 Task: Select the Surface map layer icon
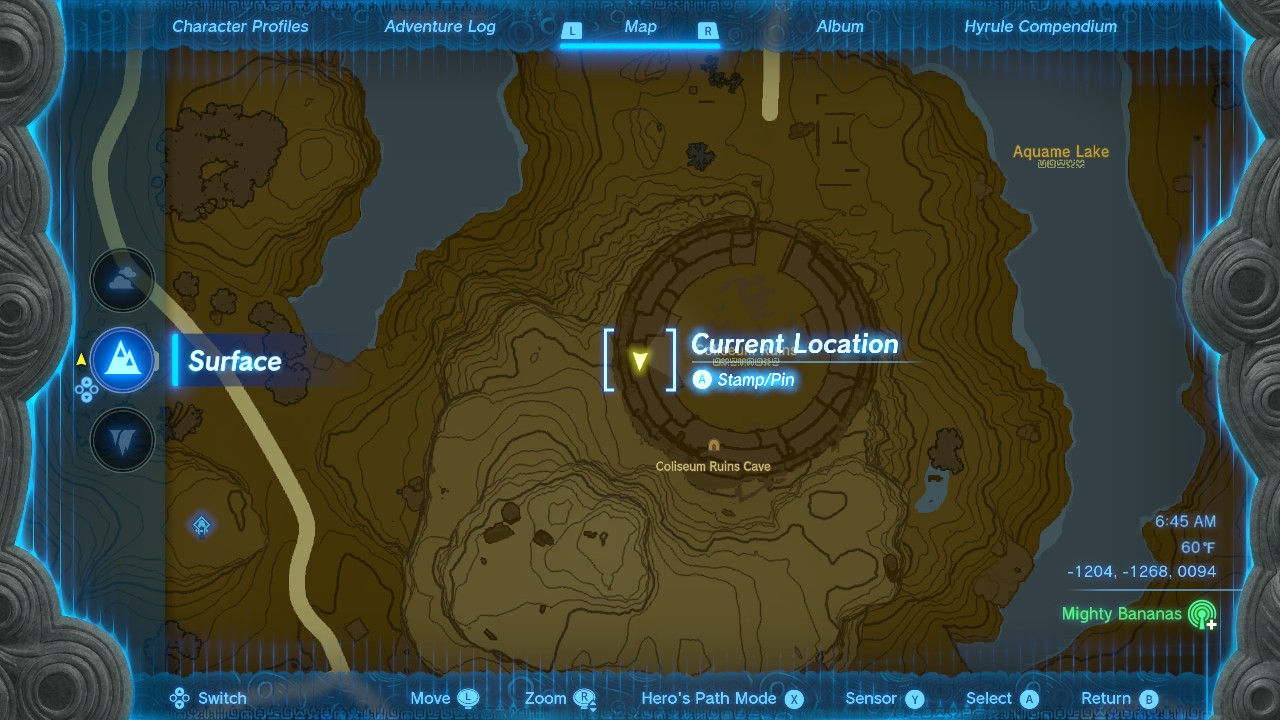coord(123,360)
